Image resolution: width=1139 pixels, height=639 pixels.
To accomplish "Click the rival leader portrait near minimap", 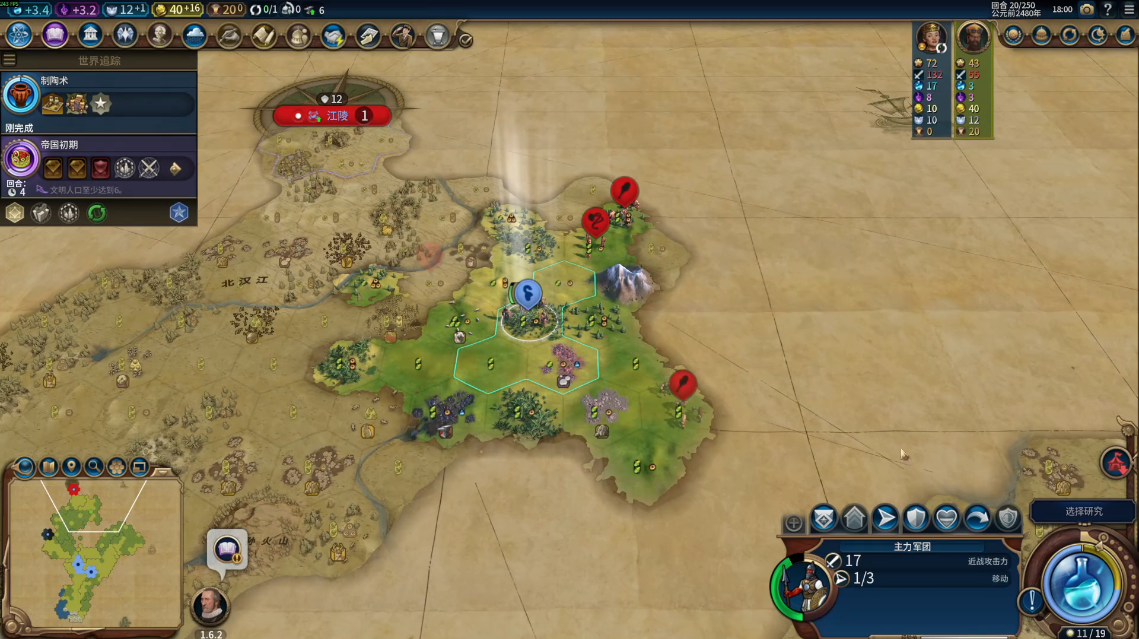I will [210, 606].
